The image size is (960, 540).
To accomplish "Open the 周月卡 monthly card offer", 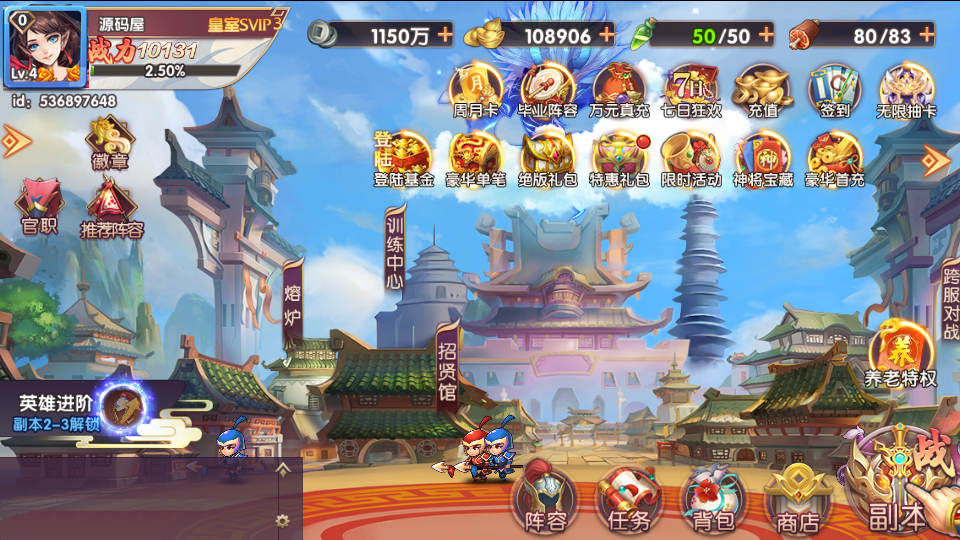I will point(476,90).
